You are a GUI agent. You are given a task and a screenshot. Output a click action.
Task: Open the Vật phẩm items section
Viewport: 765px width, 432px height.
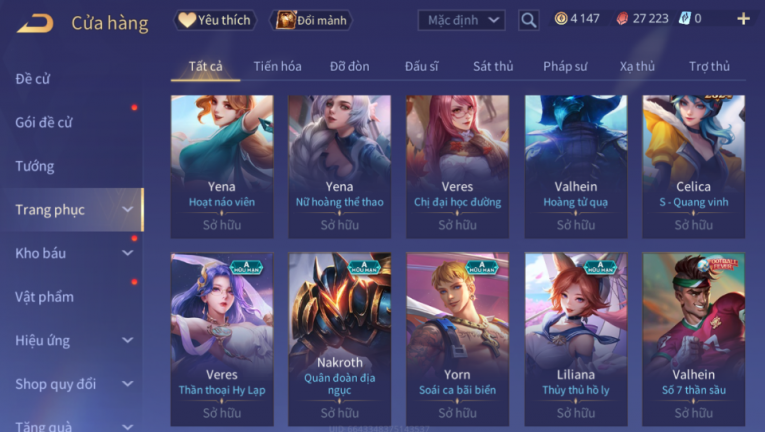pos(44,297)
